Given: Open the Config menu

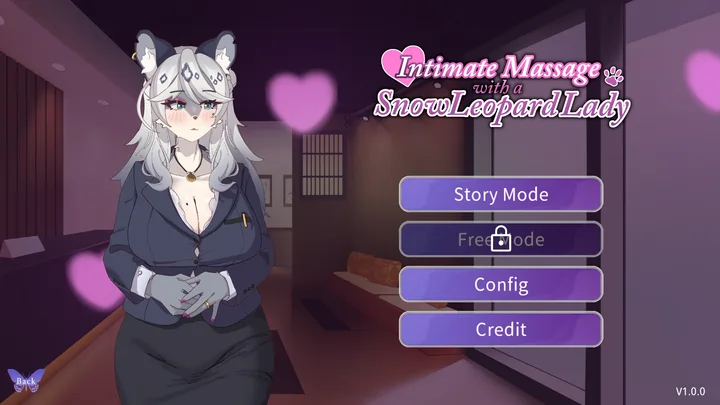Looking at the screenshot, I should [x=501, y=284].
